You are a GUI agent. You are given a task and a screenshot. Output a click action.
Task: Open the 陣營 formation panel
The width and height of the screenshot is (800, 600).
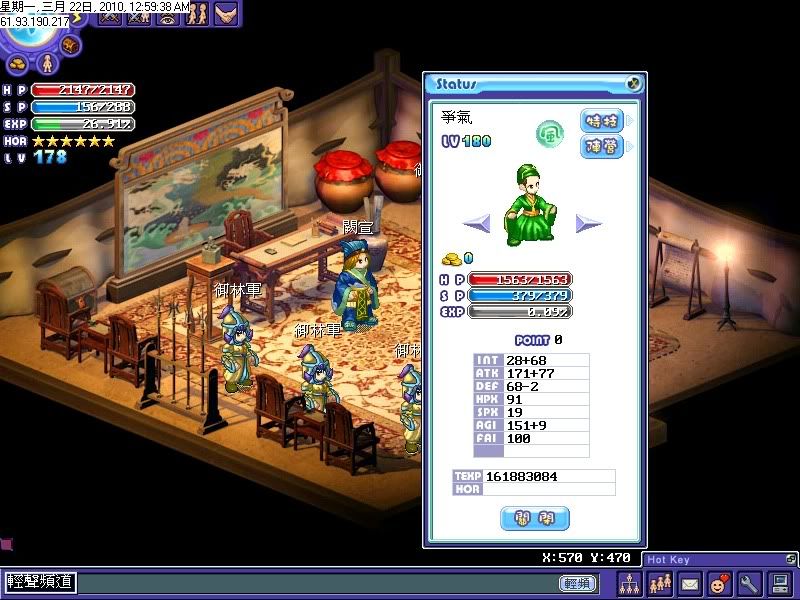(x=602, y=146)
